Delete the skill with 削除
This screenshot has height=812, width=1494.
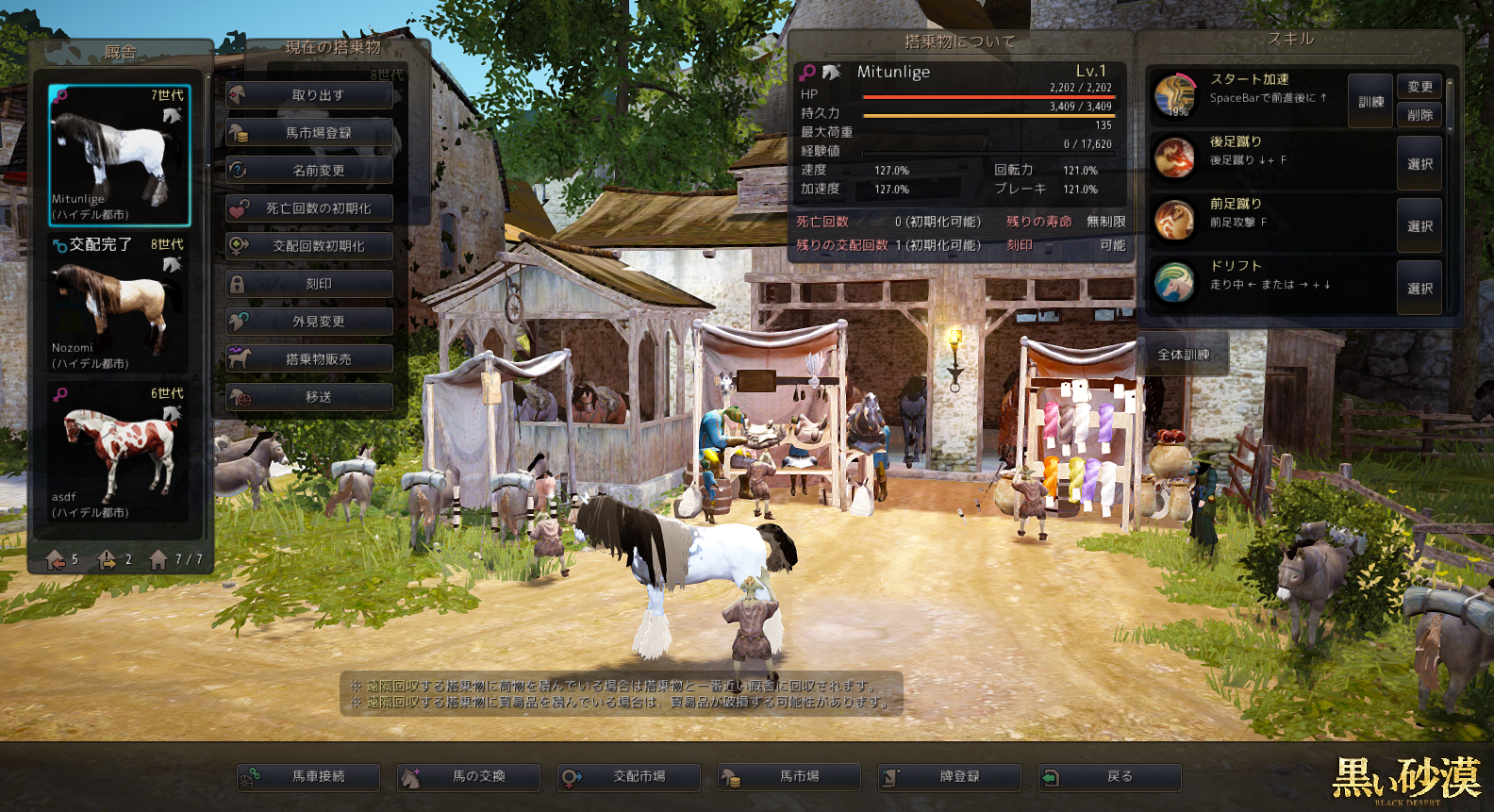coord(1419,115)
